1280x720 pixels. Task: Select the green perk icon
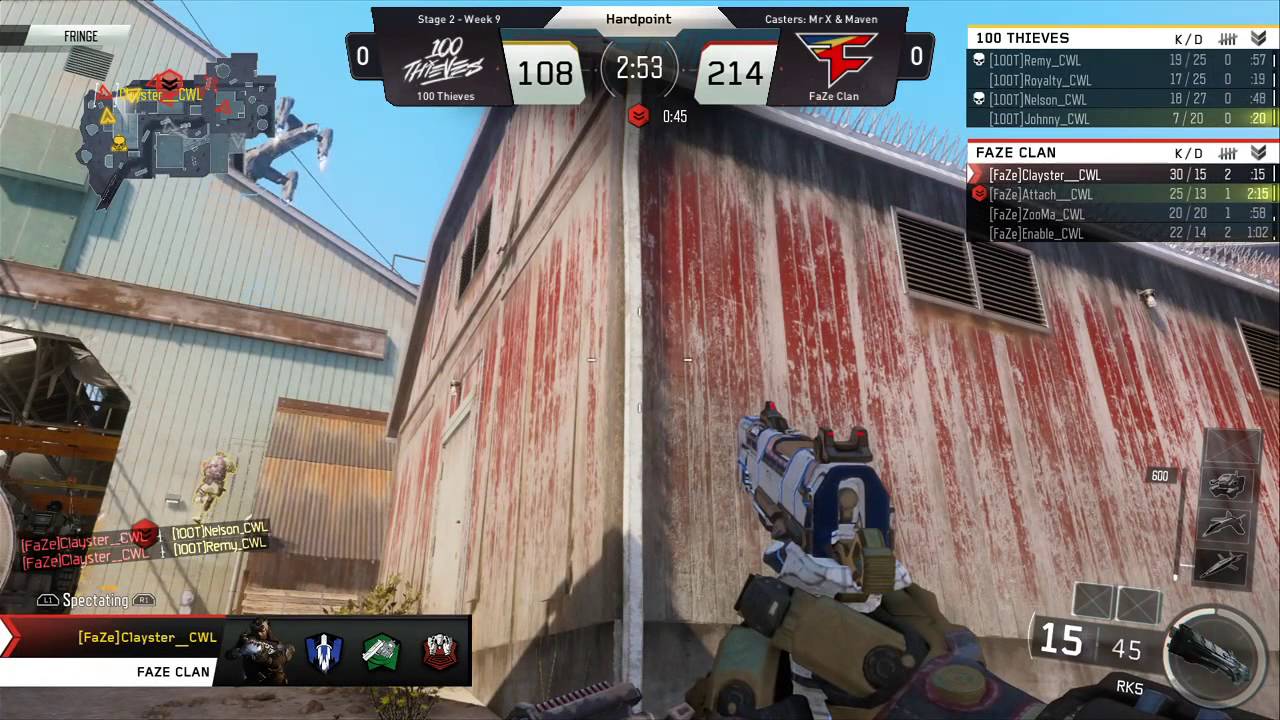[x=381, y=652]
